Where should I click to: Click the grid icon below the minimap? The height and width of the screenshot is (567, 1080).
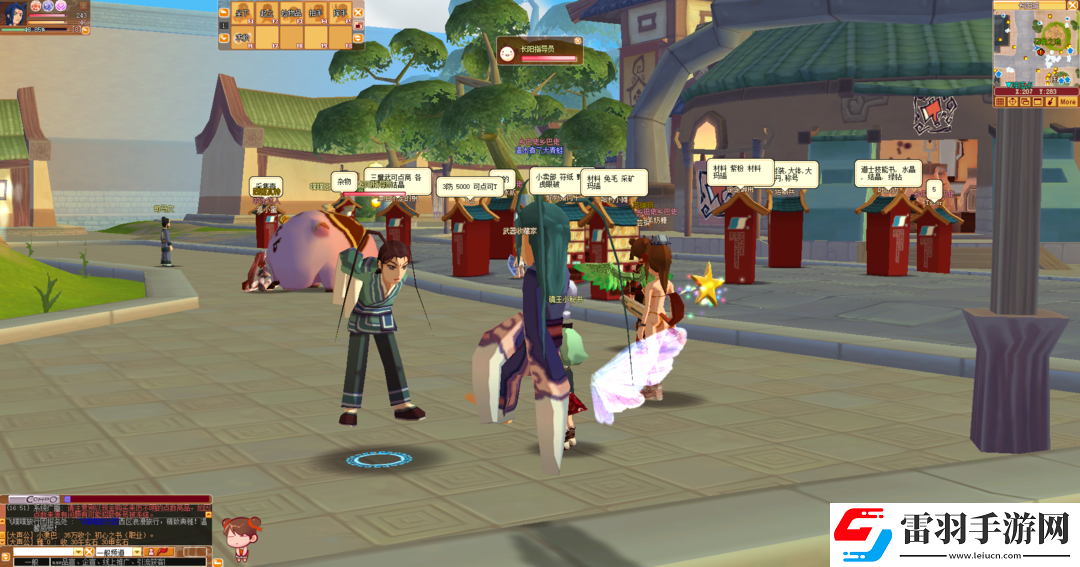tap(1000, 101)
